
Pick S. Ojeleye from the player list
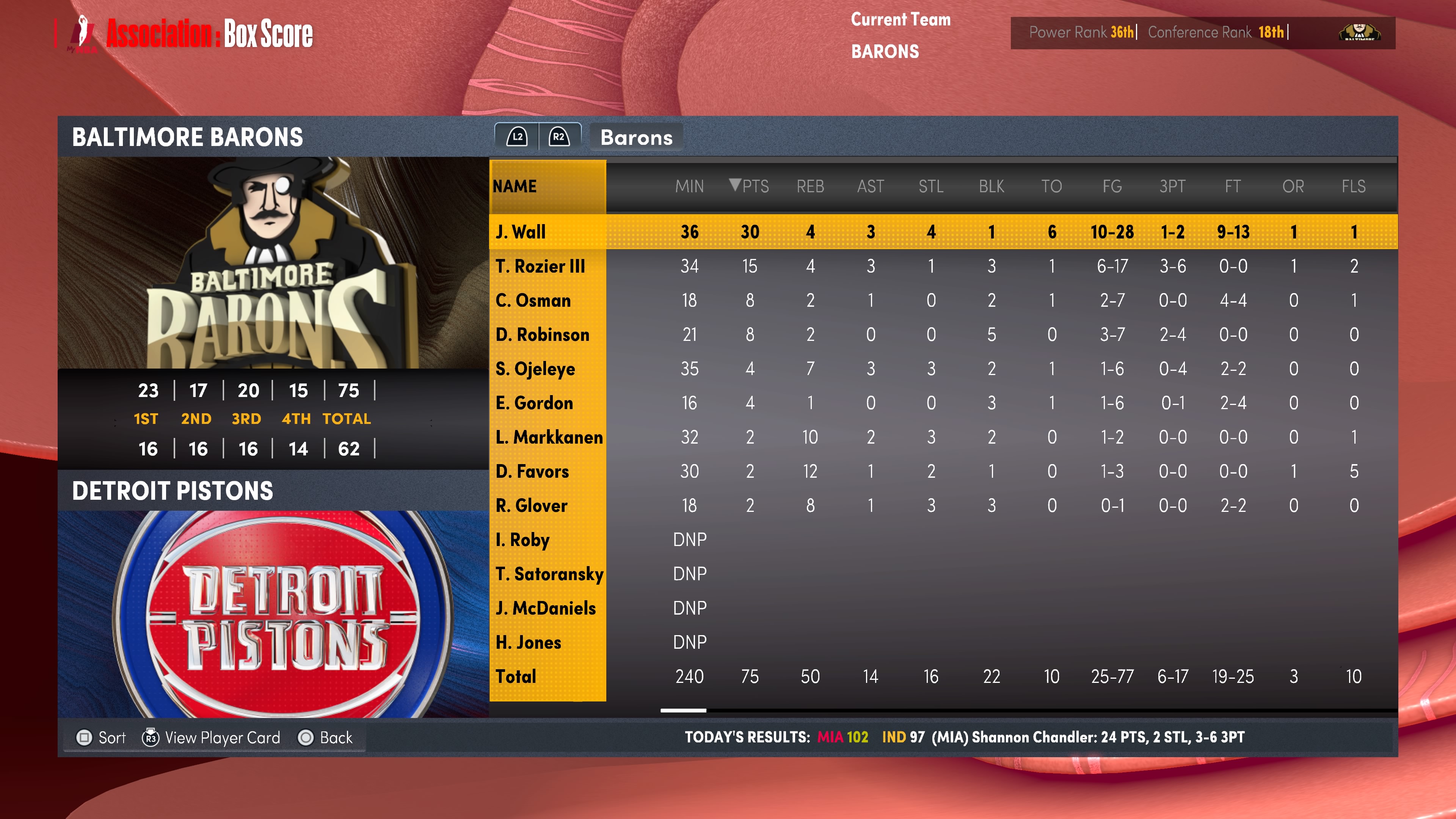pos(535,369)
